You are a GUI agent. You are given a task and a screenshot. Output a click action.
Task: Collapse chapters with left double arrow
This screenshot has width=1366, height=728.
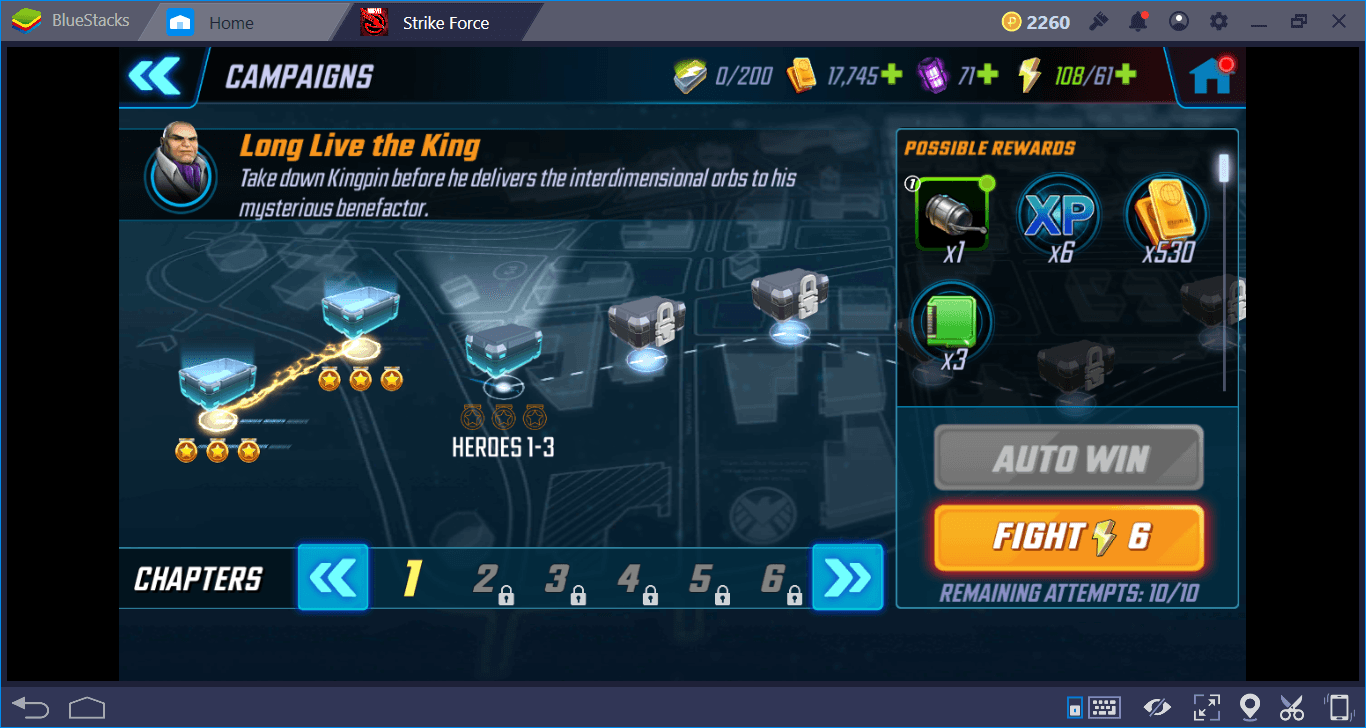333,577
